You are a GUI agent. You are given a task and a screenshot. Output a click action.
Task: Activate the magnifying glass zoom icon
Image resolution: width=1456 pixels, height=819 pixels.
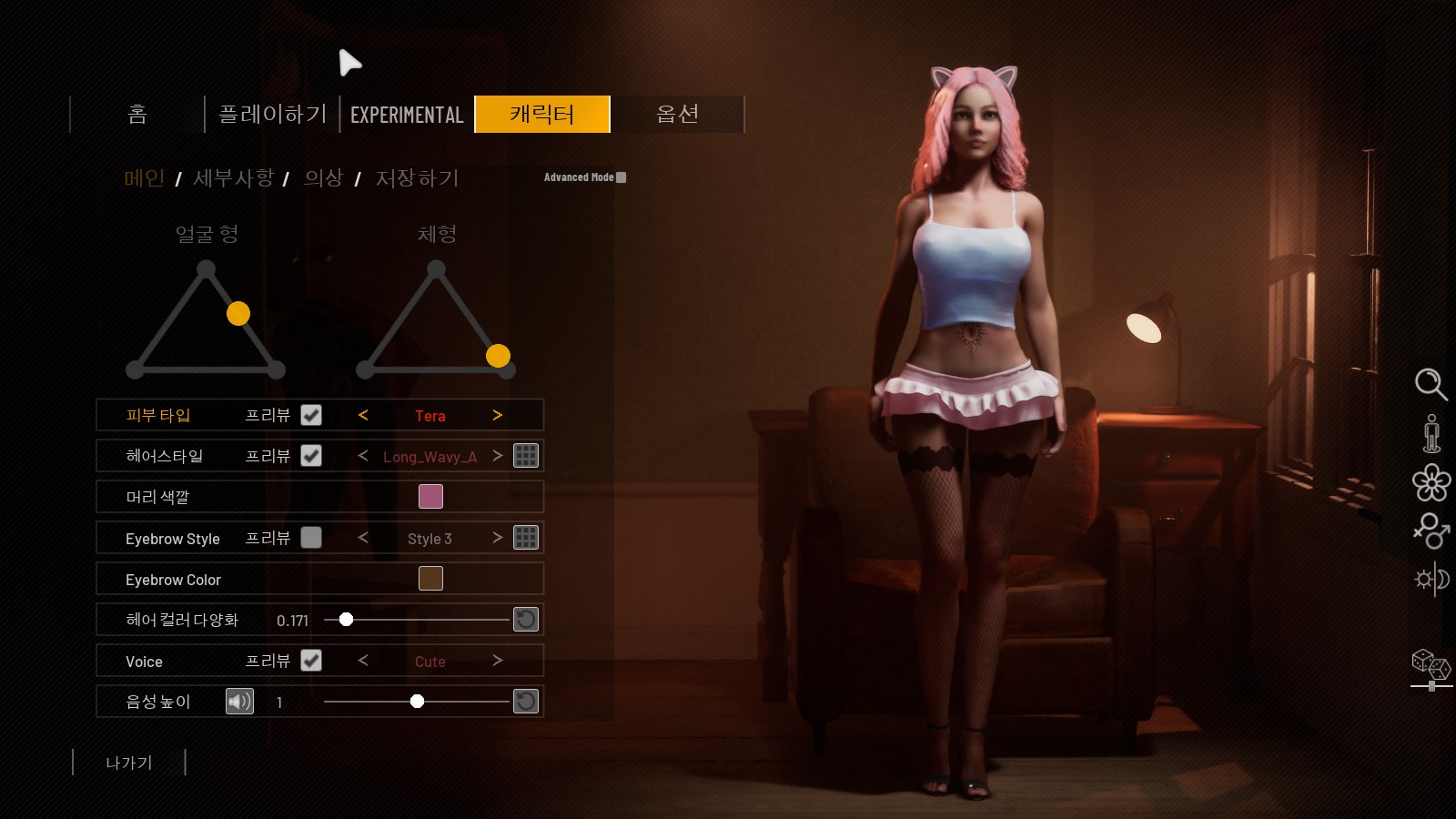[1431, 384]
